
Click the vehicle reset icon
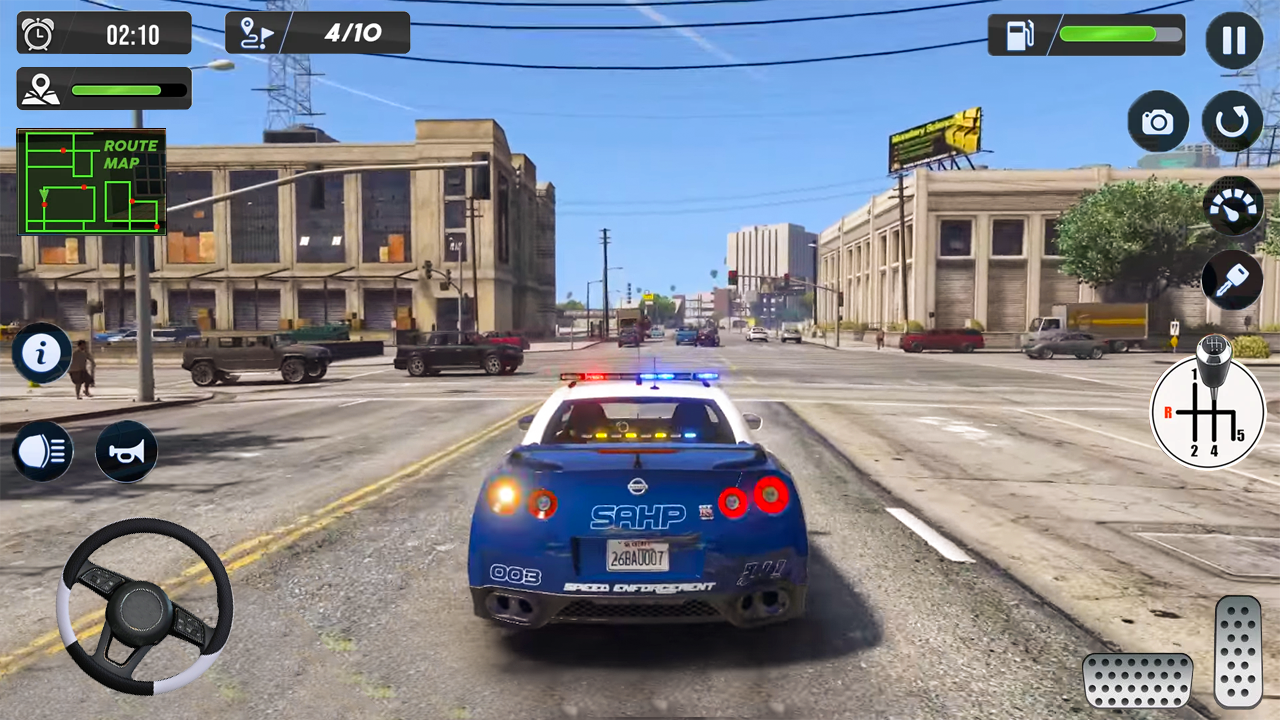[1233, 121]
